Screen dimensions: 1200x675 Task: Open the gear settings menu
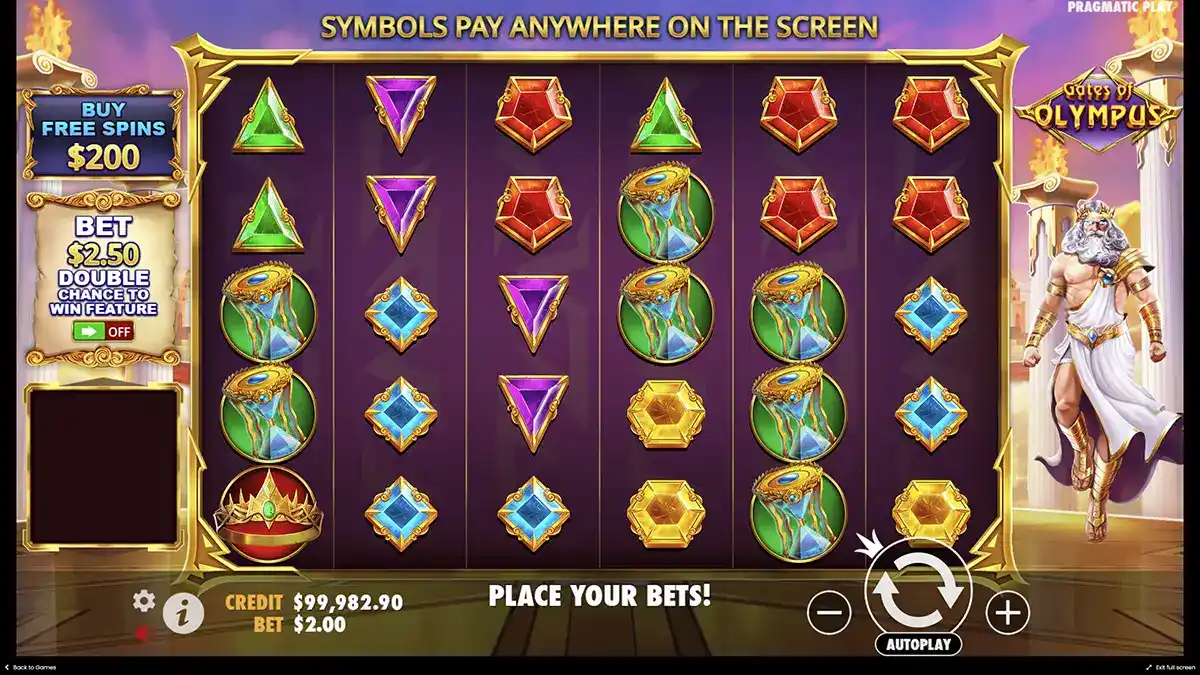[145, 601]
